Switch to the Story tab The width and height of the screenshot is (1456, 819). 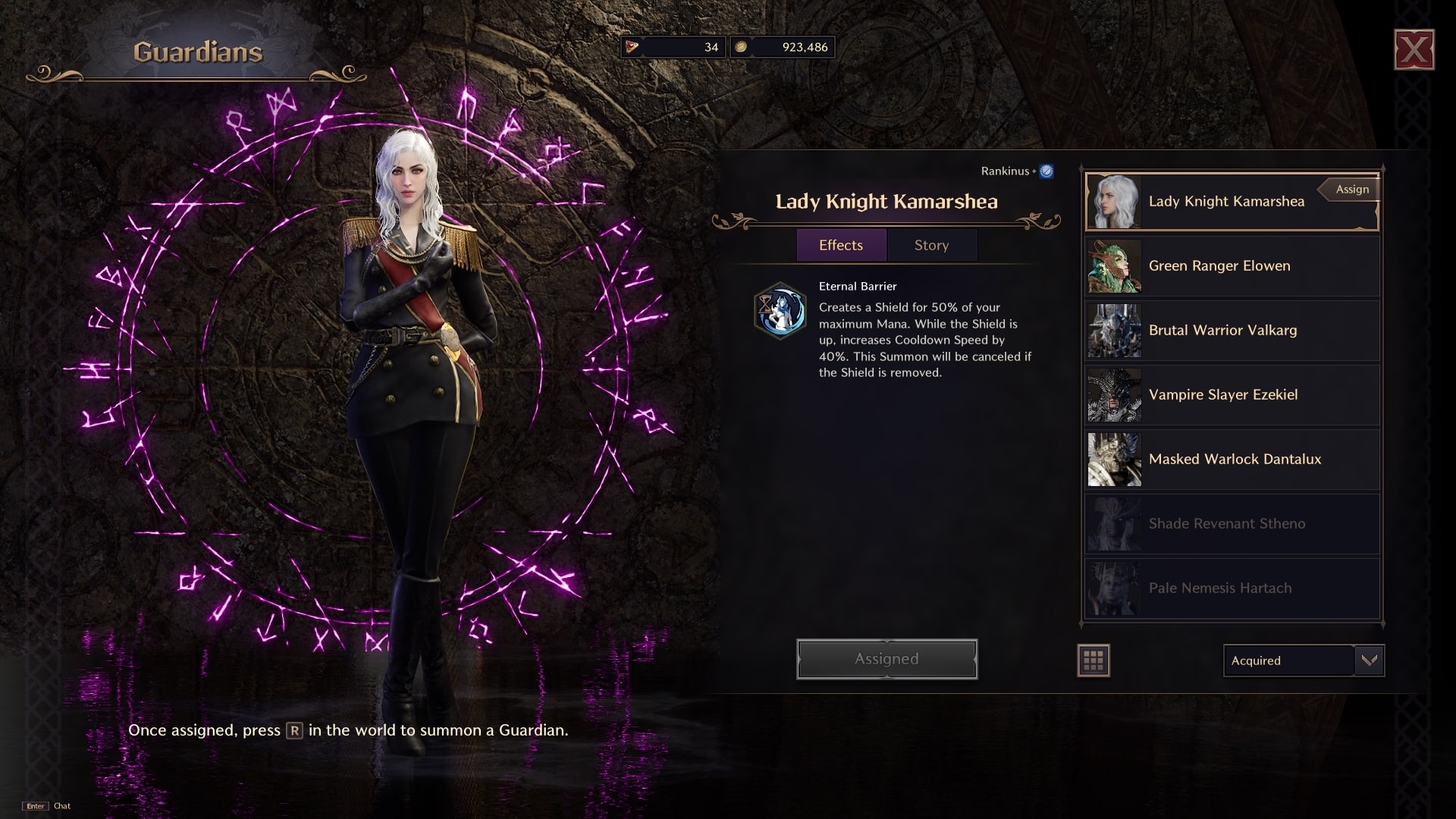point(931,245)
